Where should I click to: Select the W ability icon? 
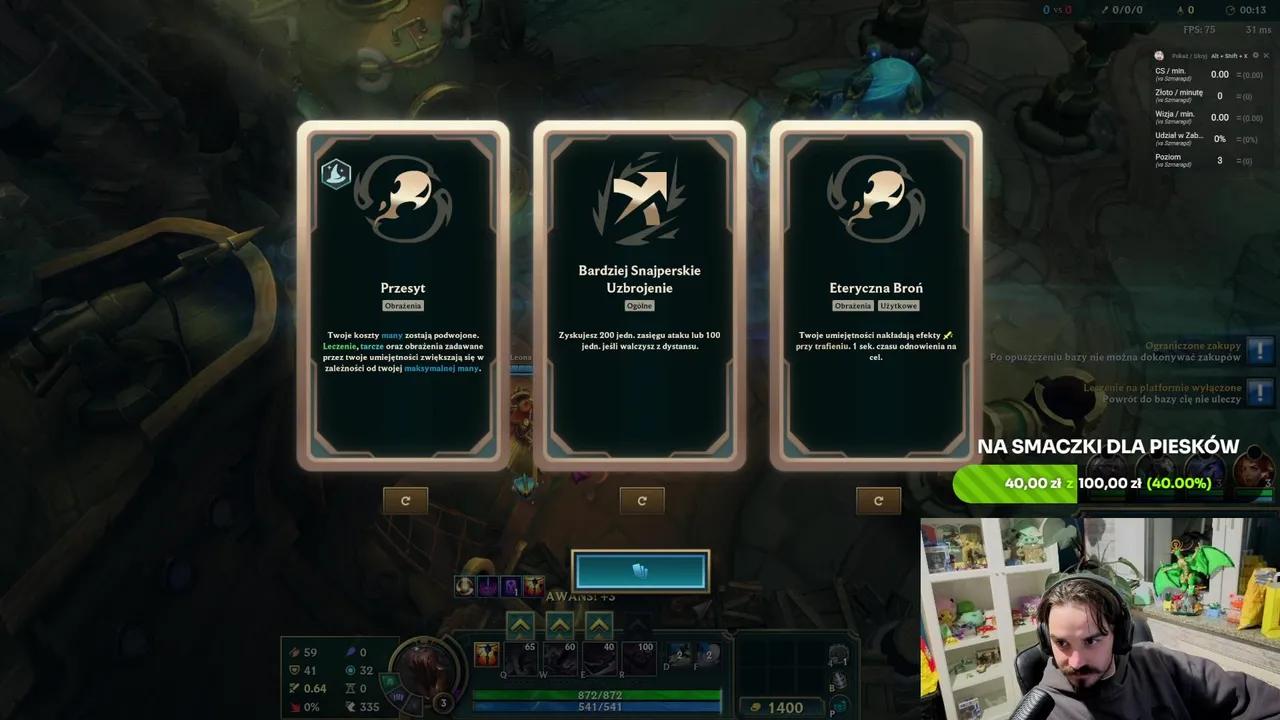[x=558, y=659]
